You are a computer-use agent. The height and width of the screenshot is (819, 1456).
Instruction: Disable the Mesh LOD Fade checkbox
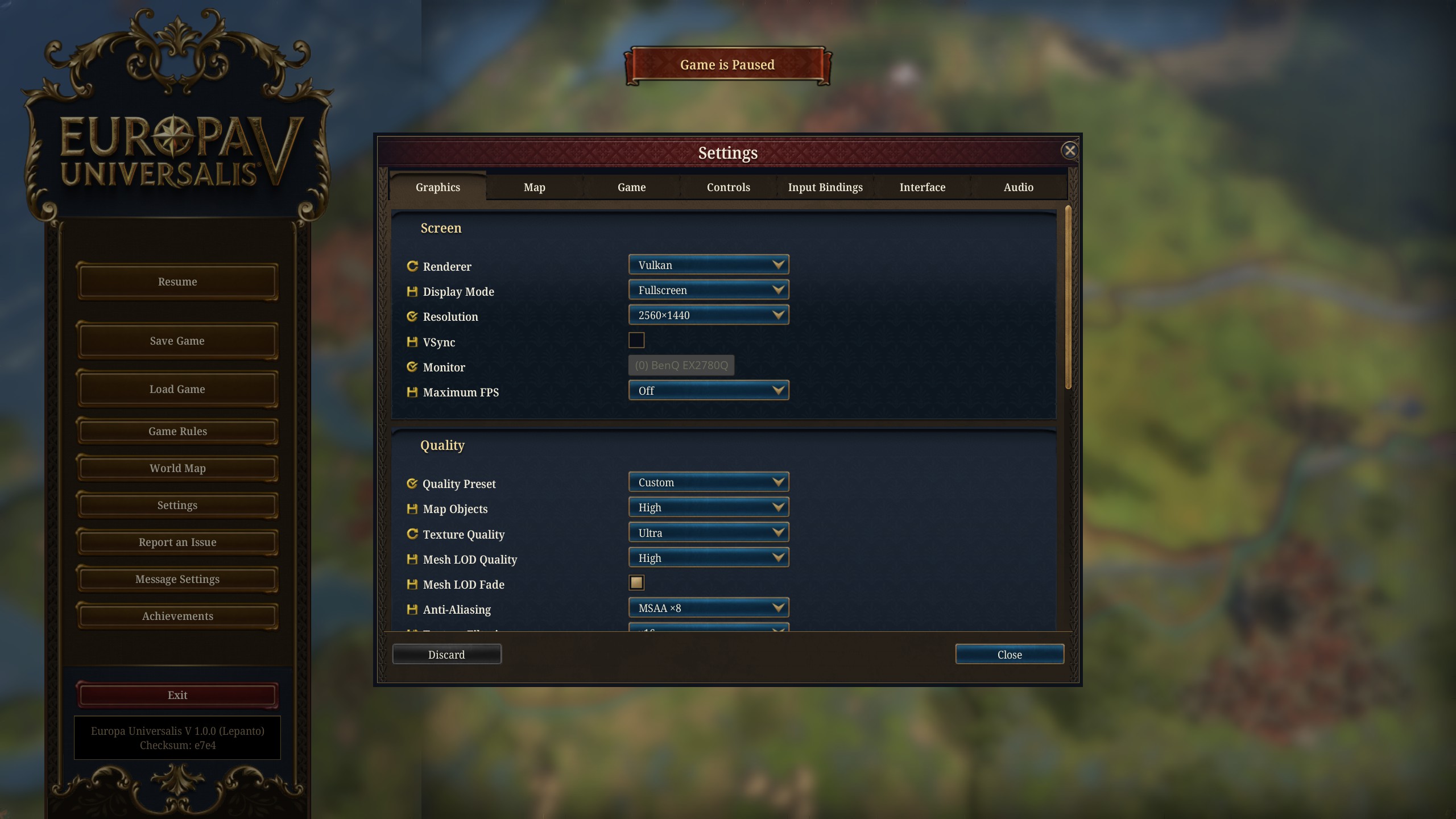point(636,582)
